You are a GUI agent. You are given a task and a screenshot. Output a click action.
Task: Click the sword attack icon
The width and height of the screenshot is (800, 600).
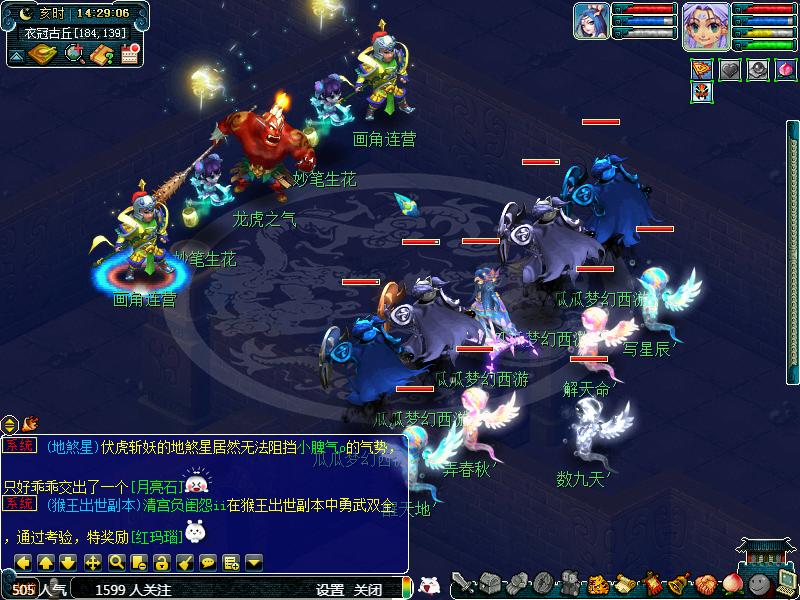tap(462, 583)
